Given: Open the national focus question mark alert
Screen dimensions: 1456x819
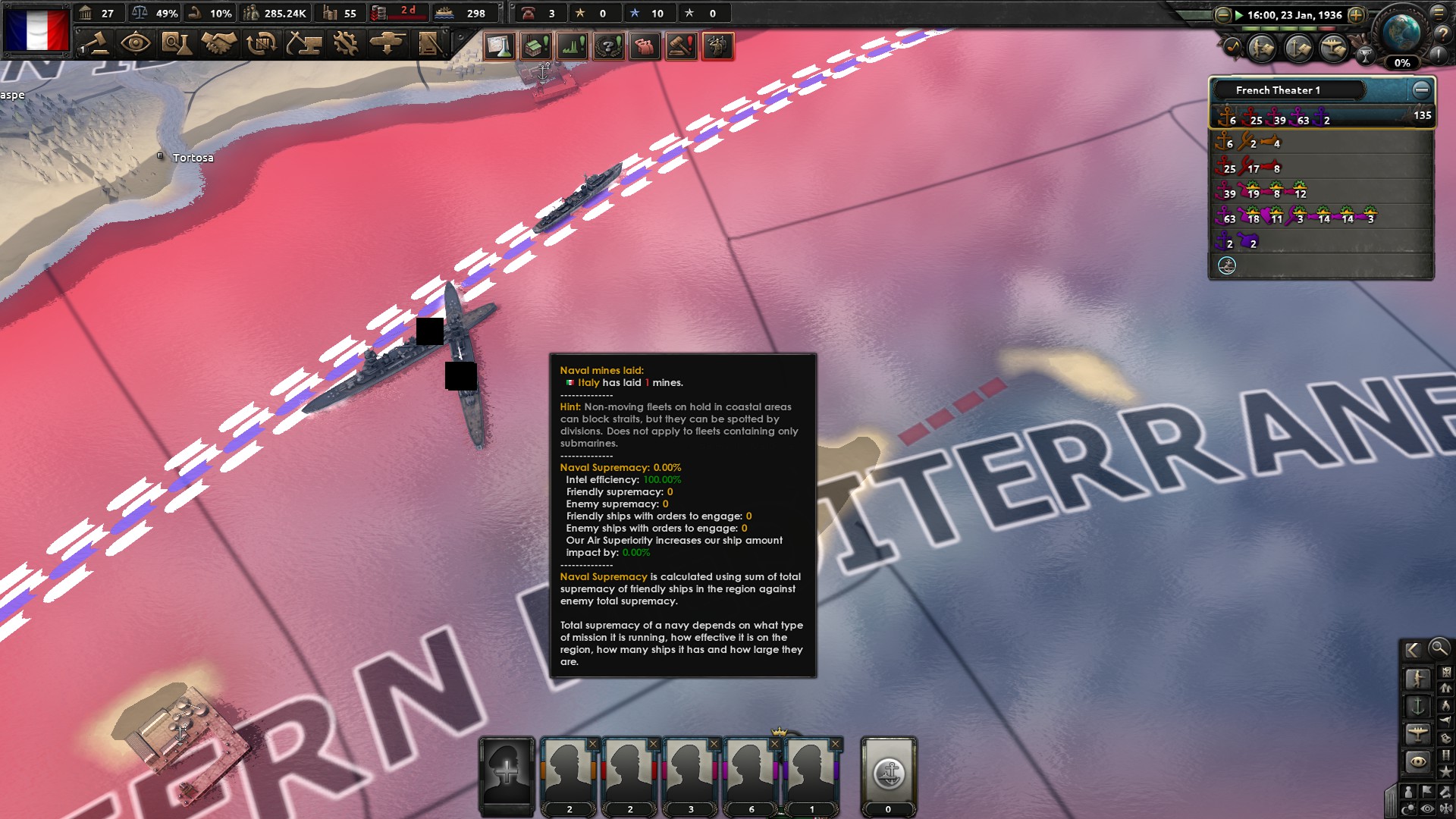Looking at the screenshot, I should click(x=608, y=46).
